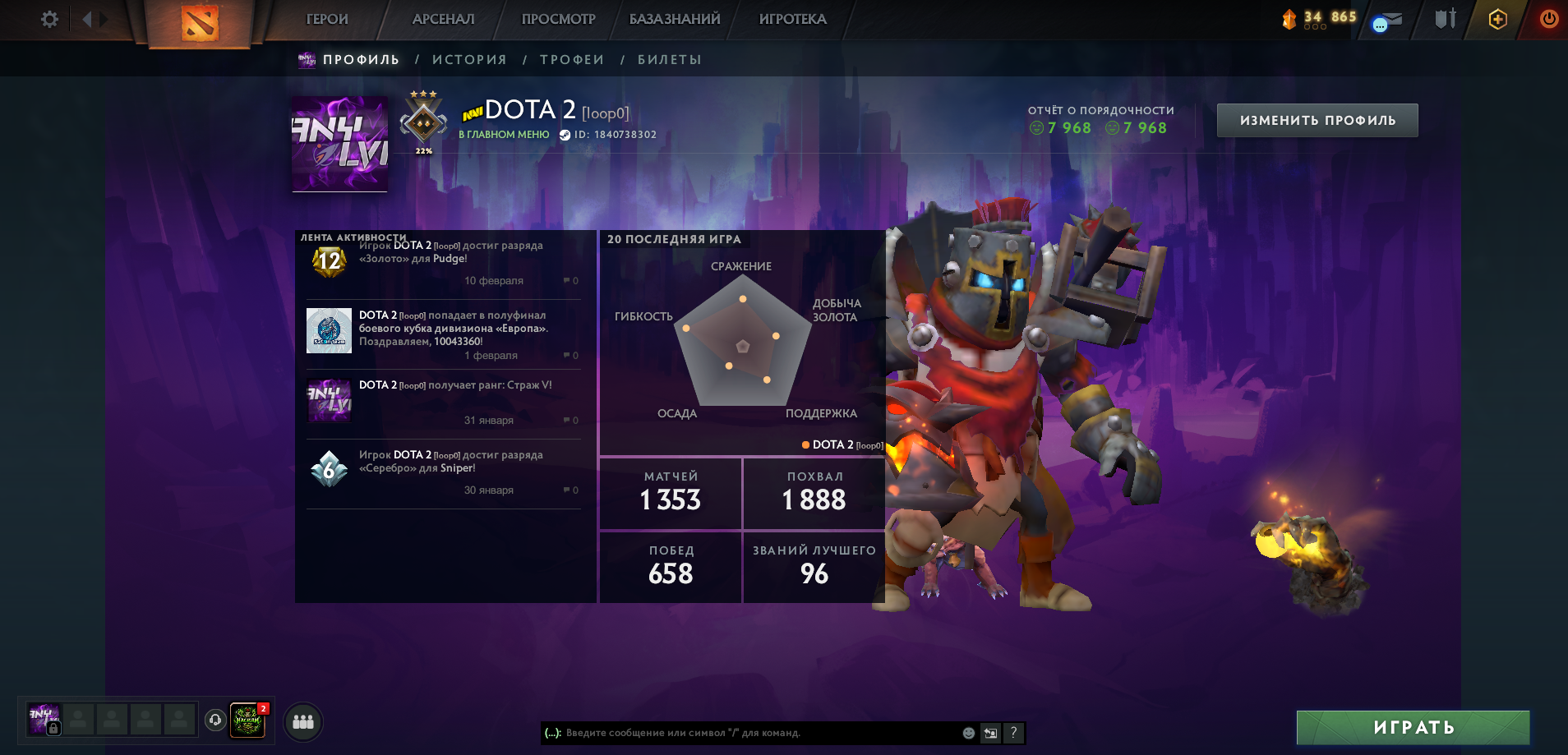Open settings via the gear icon
1568x755 pixels.
(x=48, y=20)
